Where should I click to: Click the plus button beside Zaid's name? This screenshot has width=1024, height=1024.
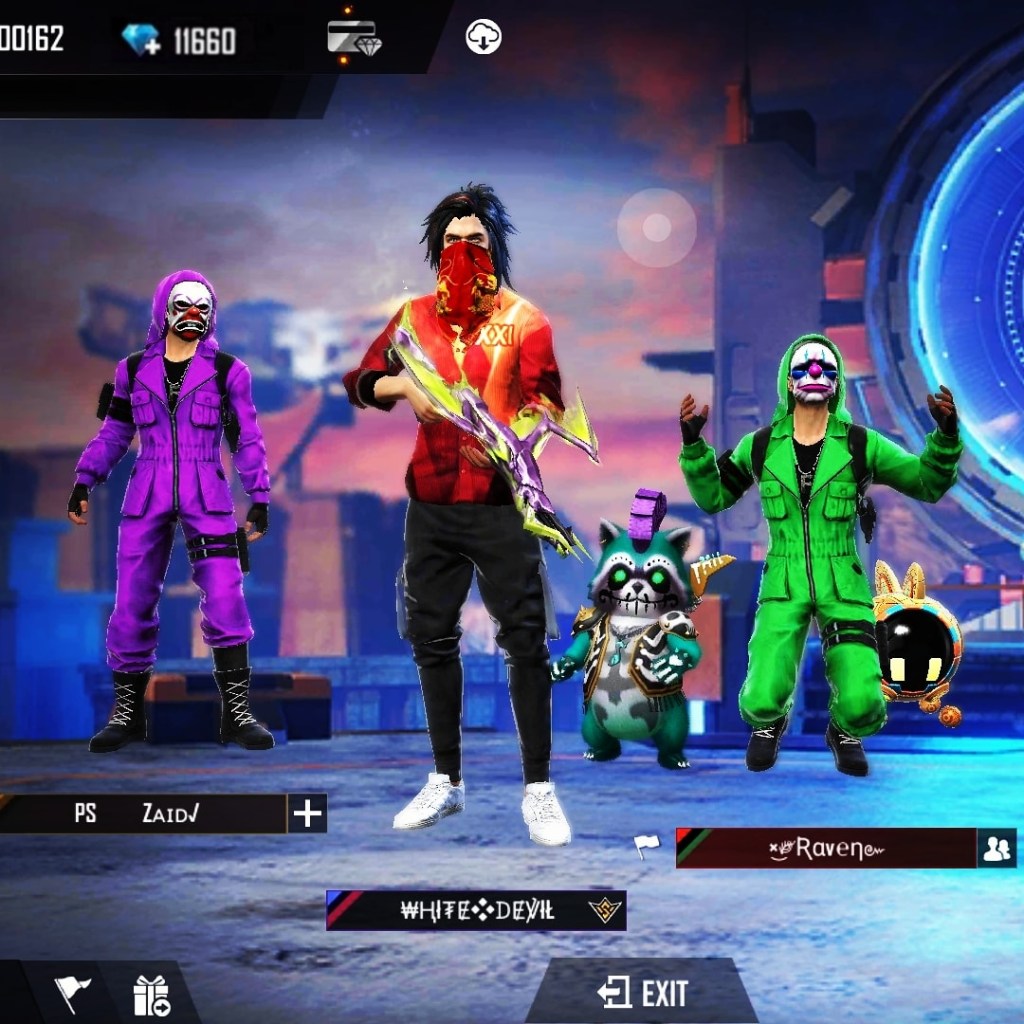[307, 814]
